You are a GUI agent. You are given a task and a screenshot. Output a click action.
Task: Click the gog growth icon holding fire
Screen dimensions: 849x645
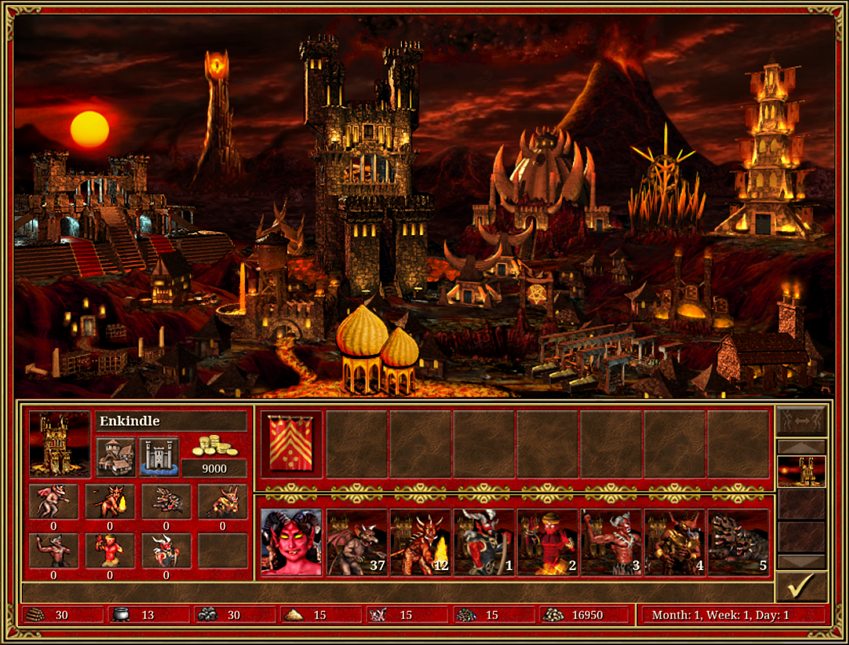pyautogui.click(x=108, y=502)
